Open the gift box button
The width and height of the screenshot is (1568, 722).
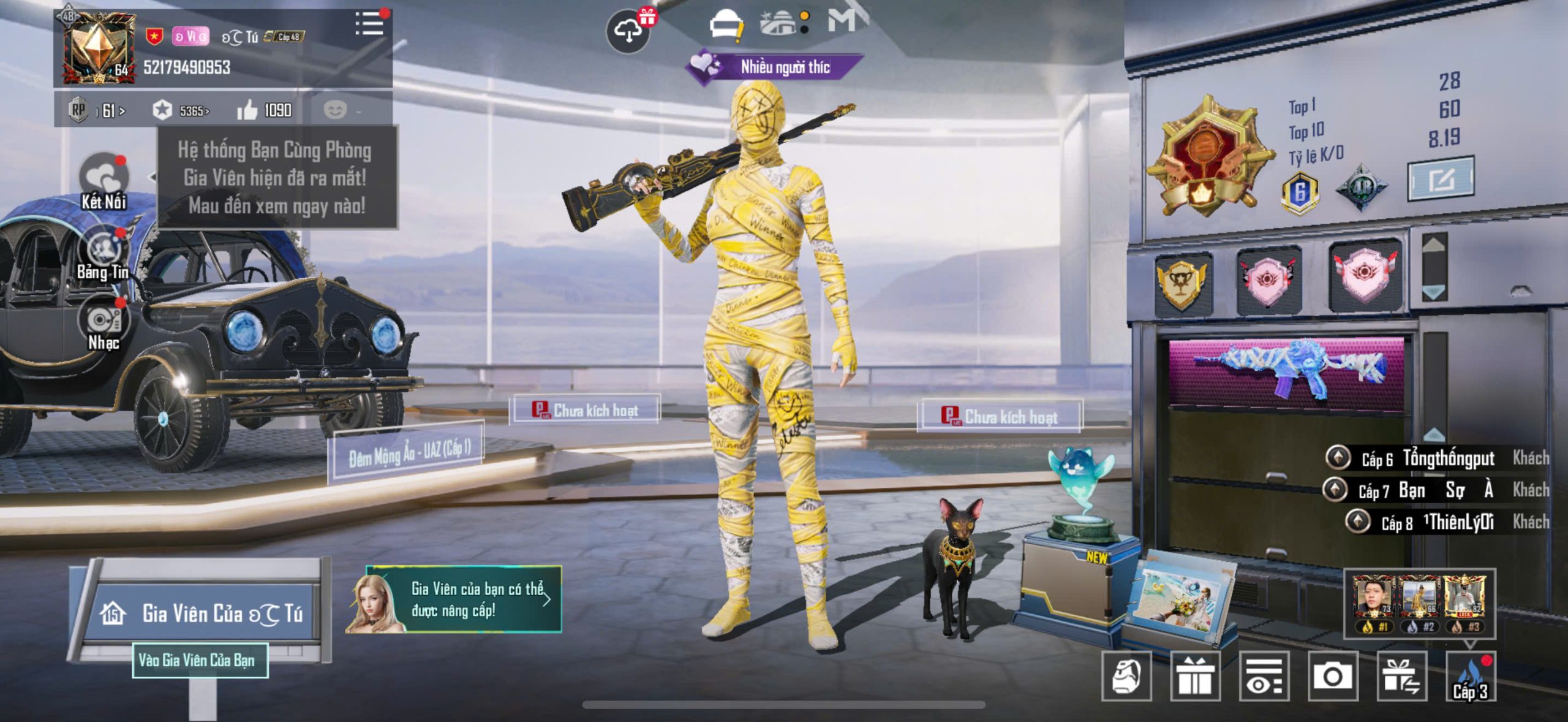(x=1195, y=676)
